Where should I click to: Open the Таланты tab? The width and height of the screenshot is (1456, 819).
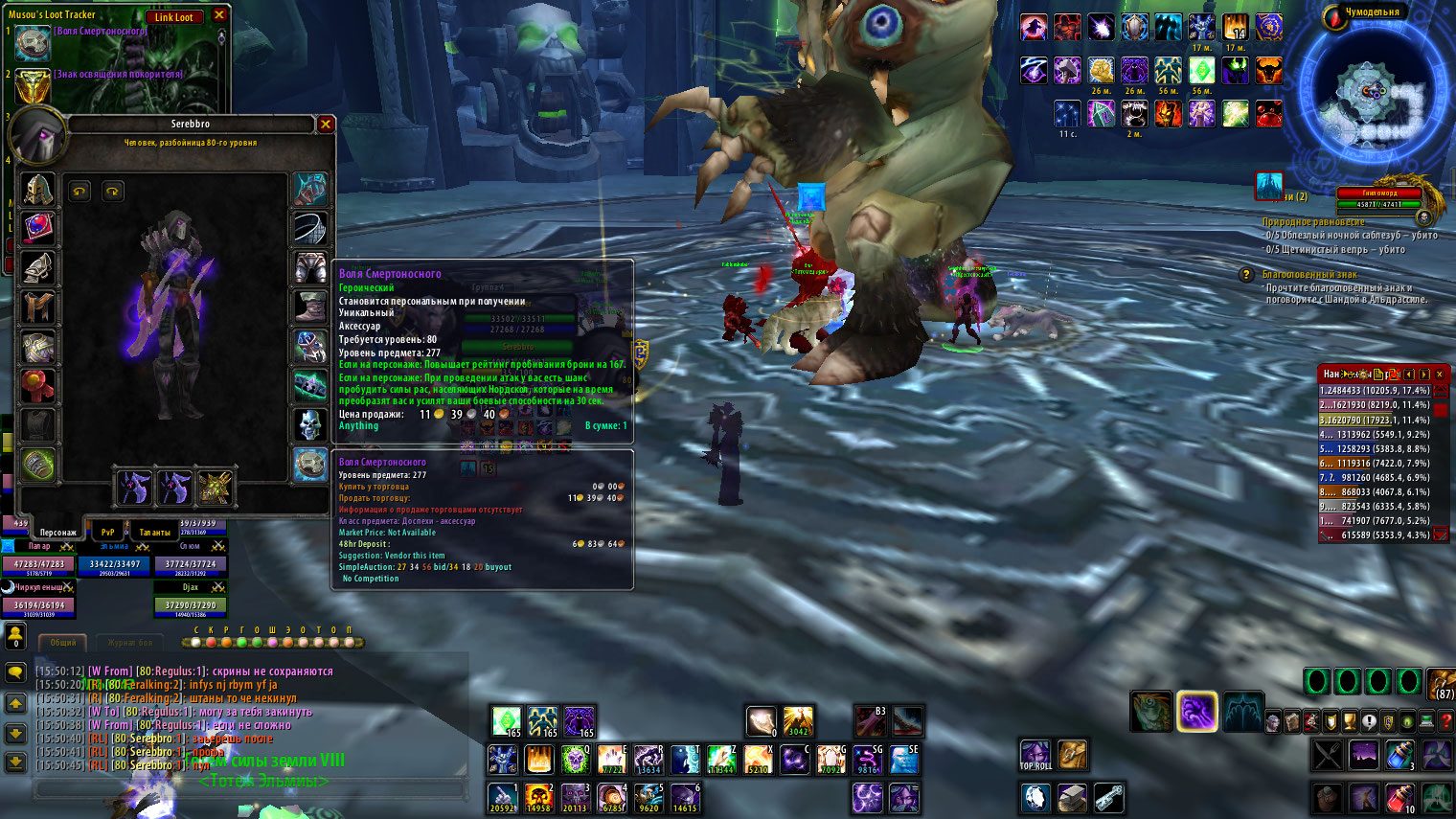pos(154,532)
